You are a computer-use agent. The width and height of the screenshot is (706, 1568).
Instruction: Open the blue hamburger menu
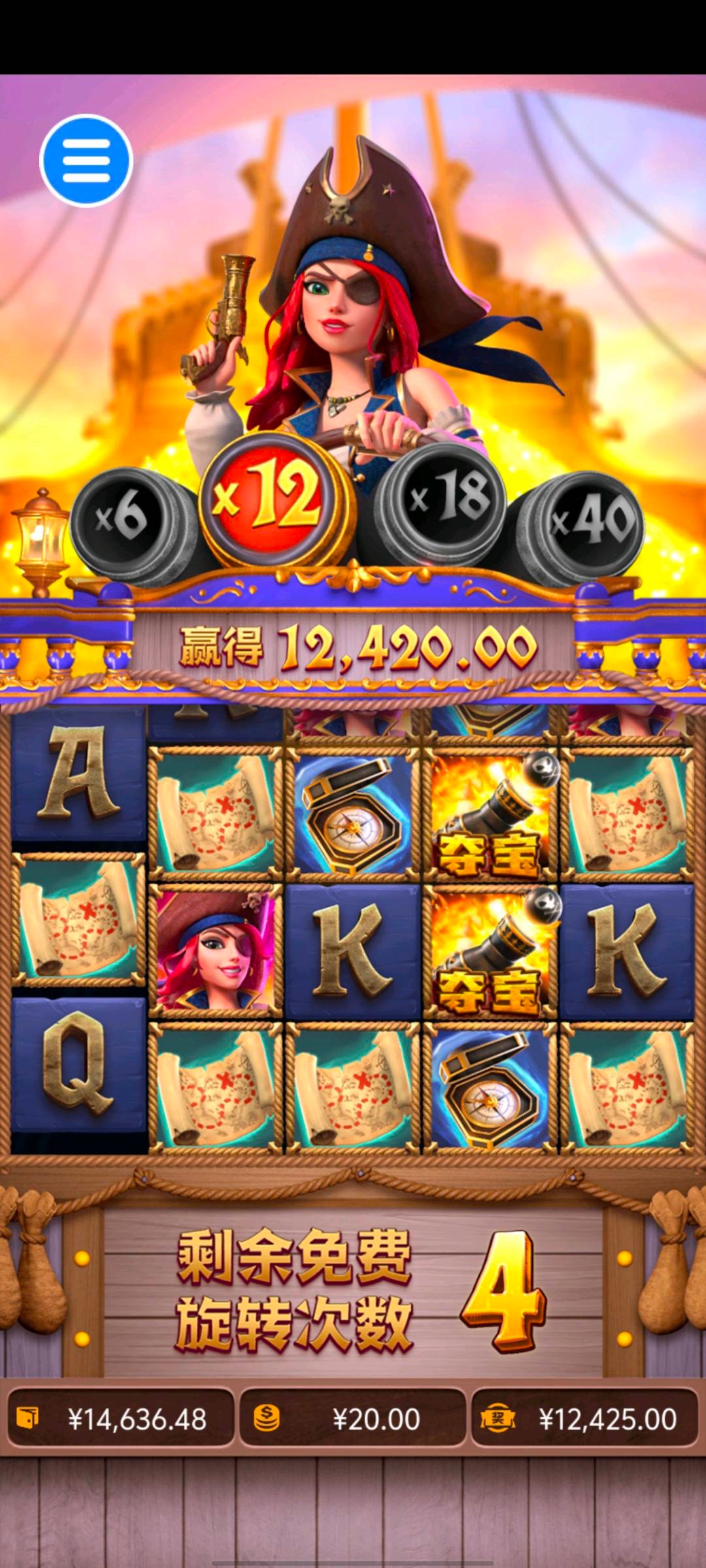pyautogui.click(x=86, y=161)
